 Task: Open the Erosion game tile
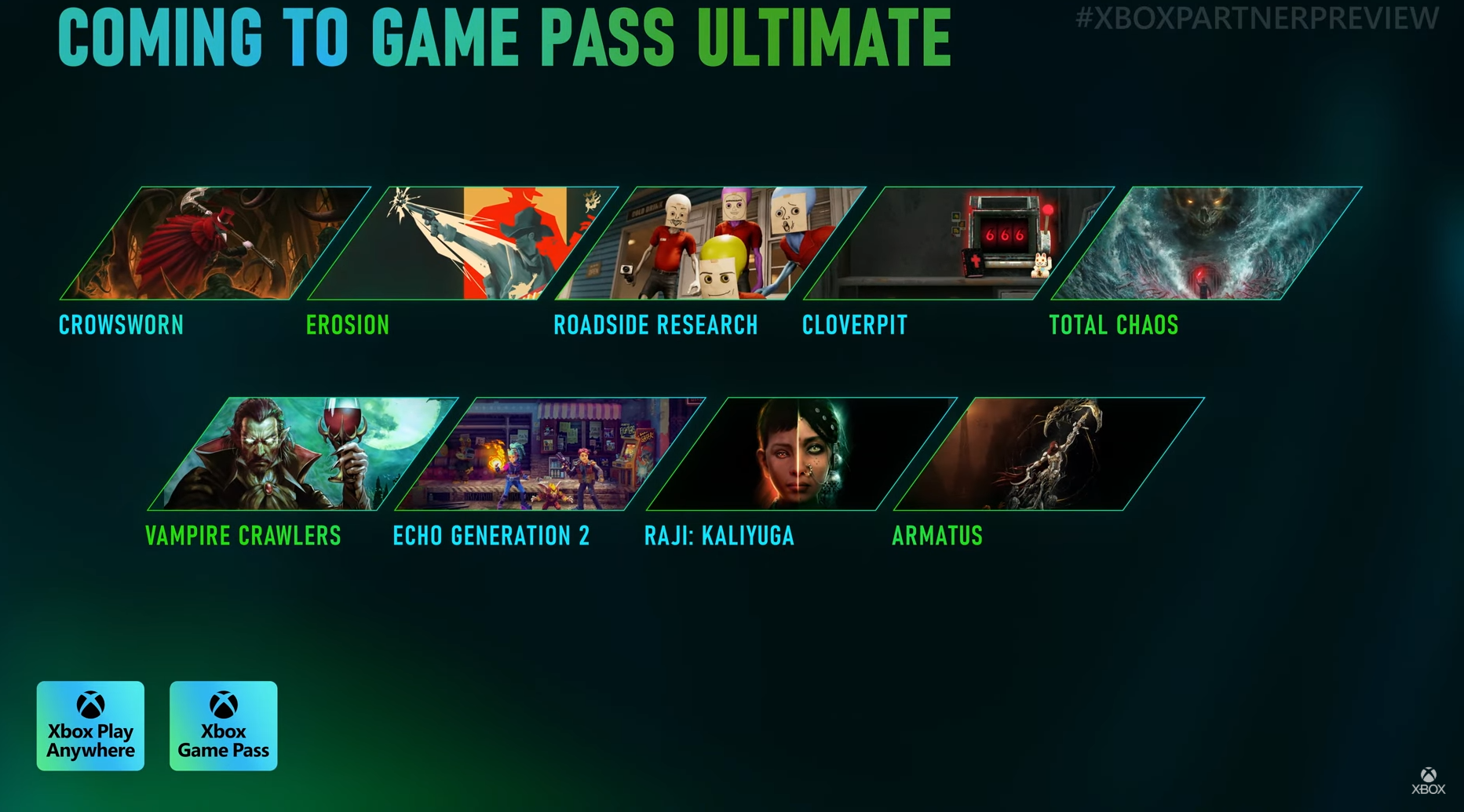463,243
